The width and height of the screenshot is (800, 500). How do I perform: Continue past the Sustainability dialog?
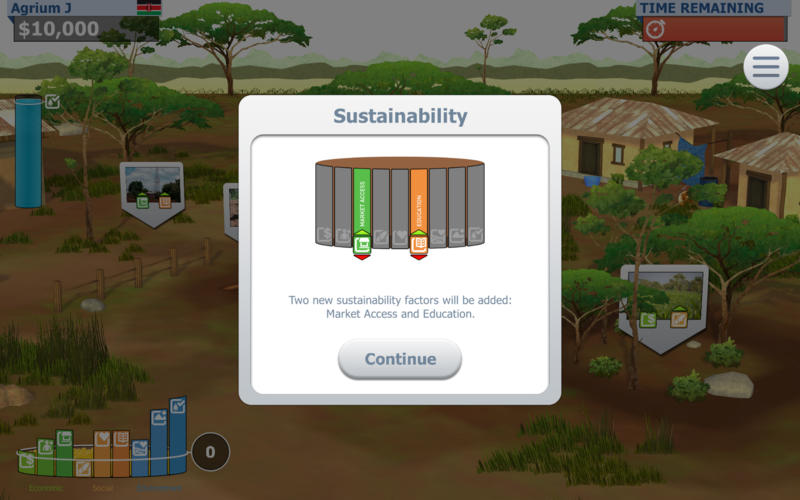point(400,359)
